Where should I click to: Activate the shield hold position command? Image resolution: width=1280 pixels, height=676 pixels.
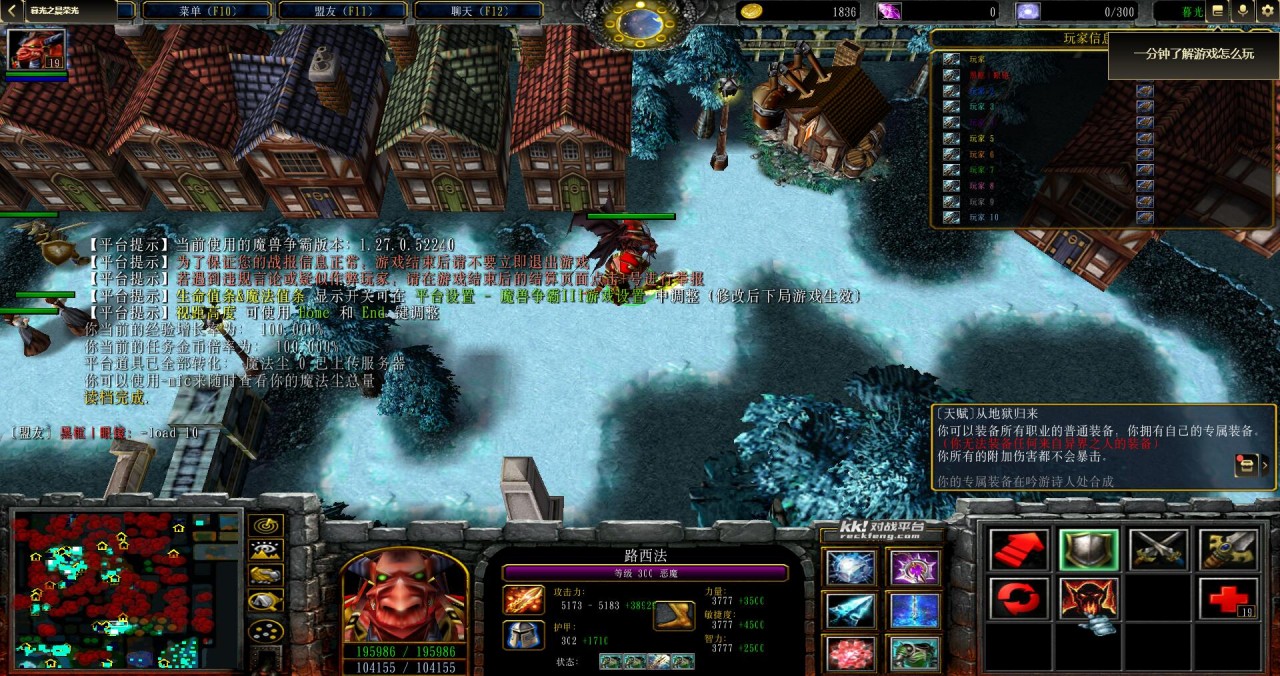pos(1089,550)
